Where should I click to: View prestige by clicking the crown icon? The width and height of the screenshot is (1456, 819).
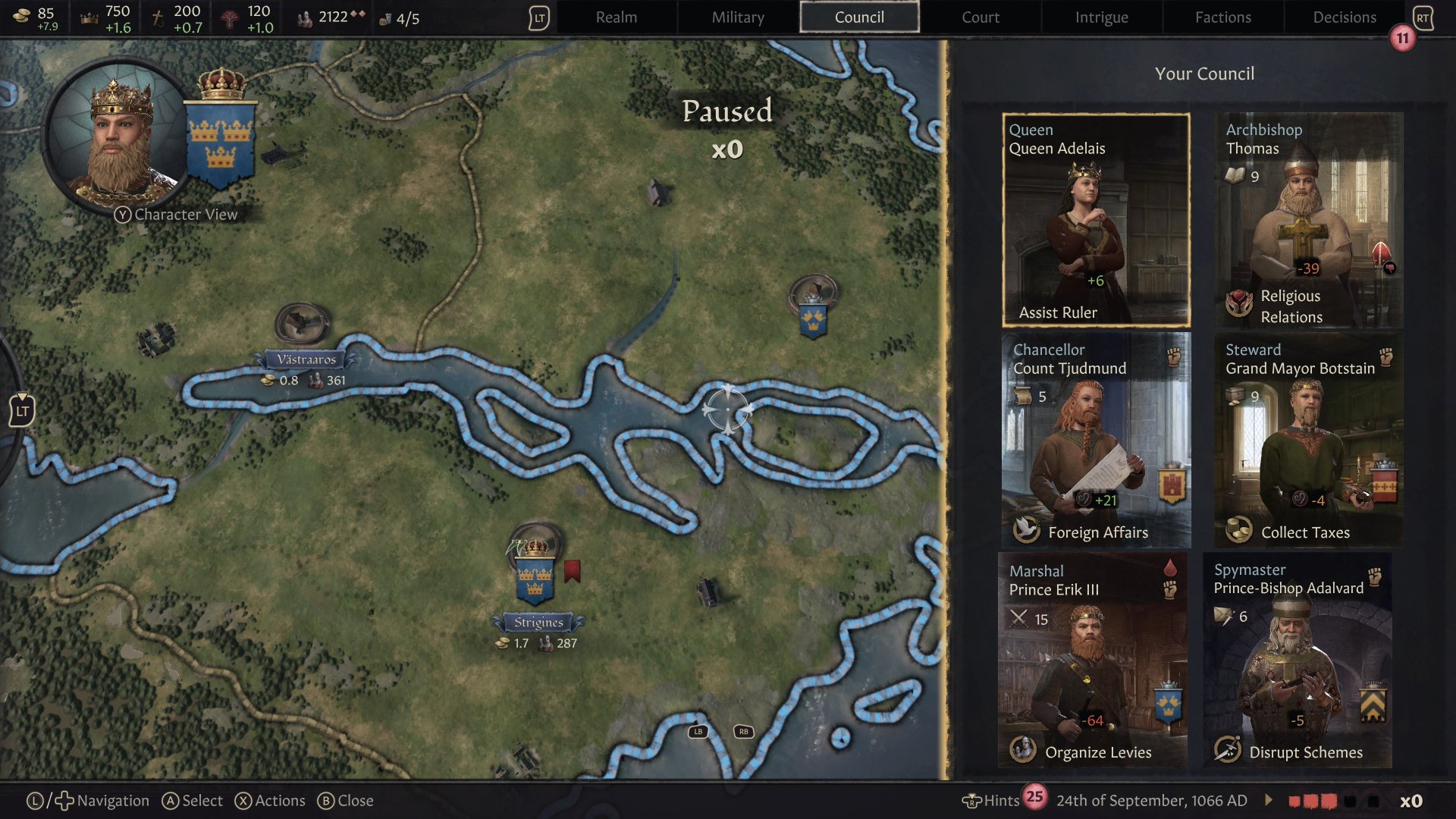coord(89,17)
